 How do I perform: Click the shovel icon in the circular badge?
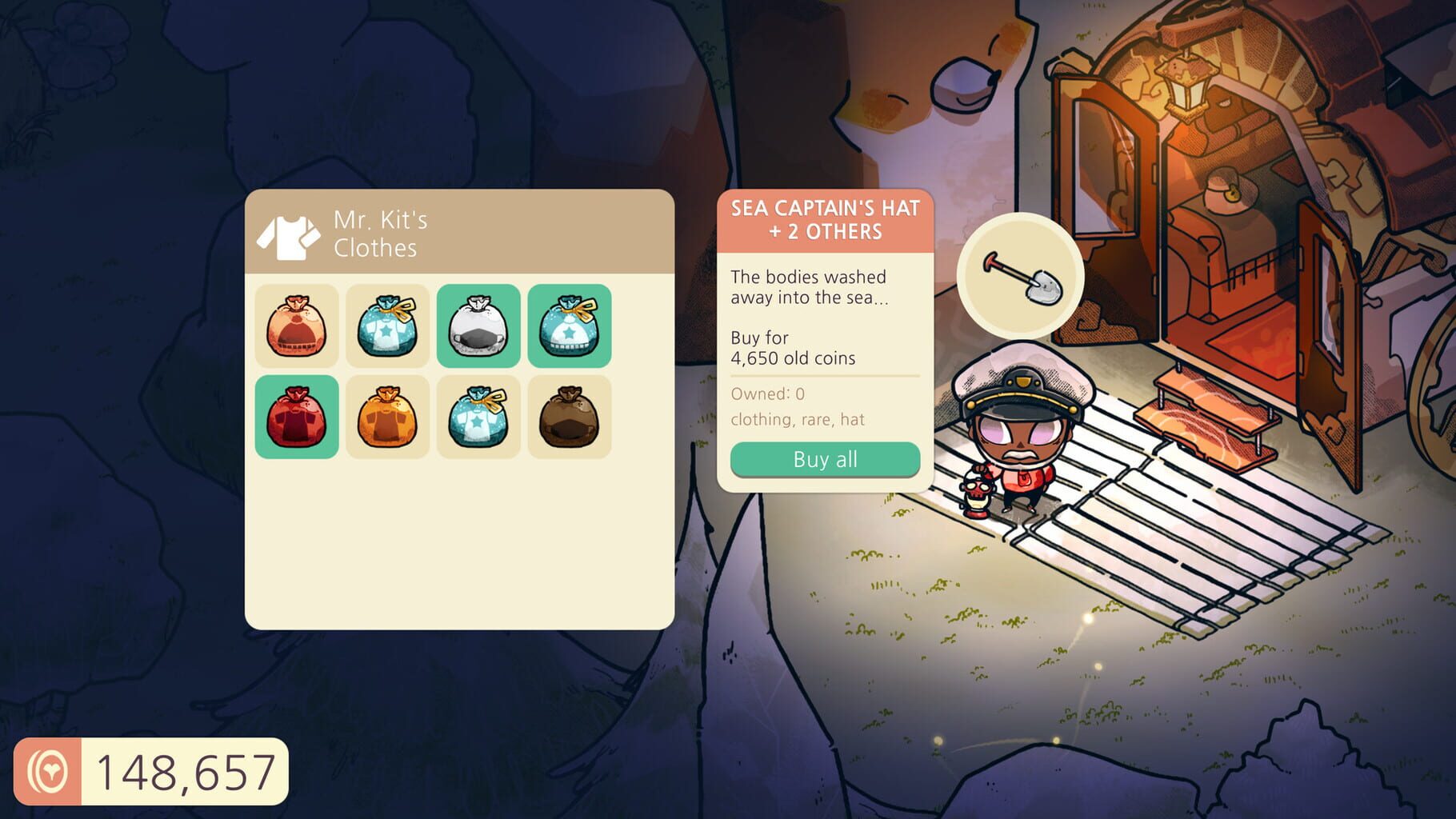click(1021, 278)
